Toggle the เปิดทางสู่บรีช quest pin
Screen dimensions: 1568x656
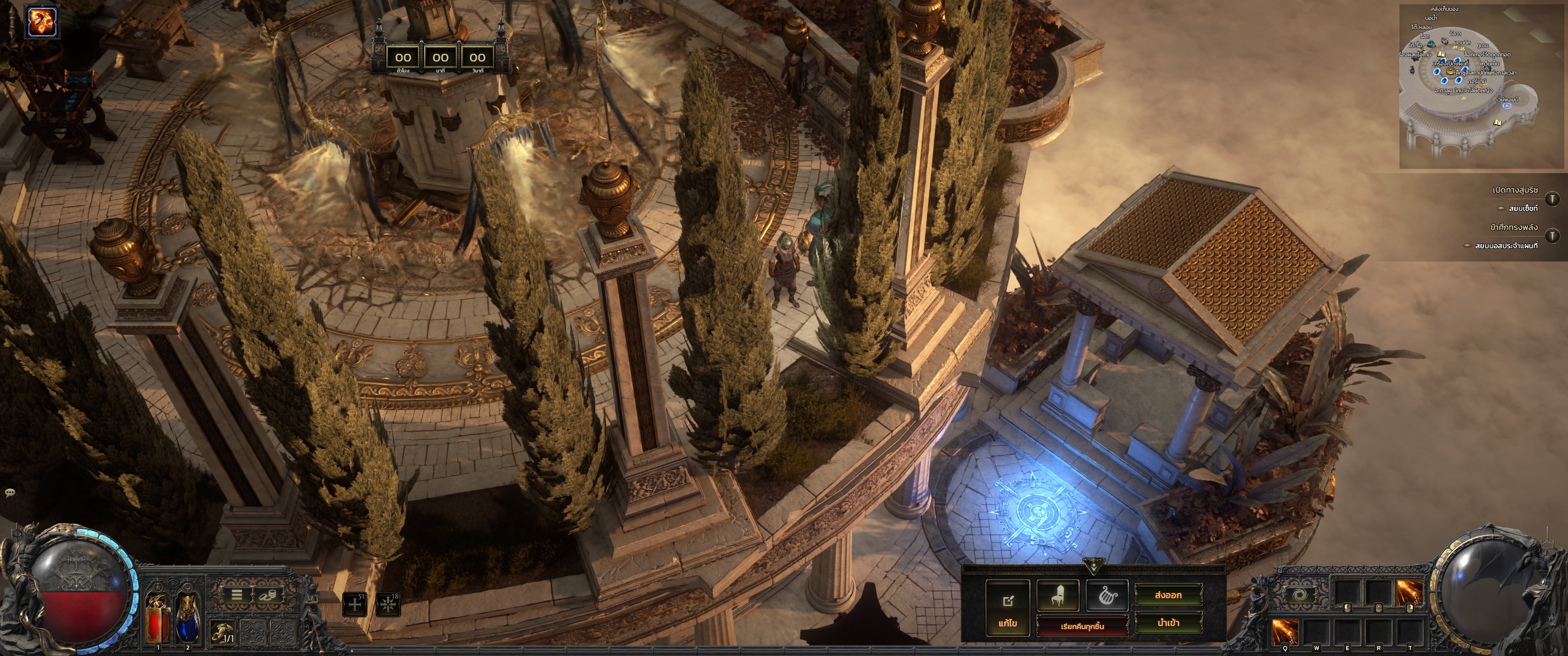coord(1552,198)
